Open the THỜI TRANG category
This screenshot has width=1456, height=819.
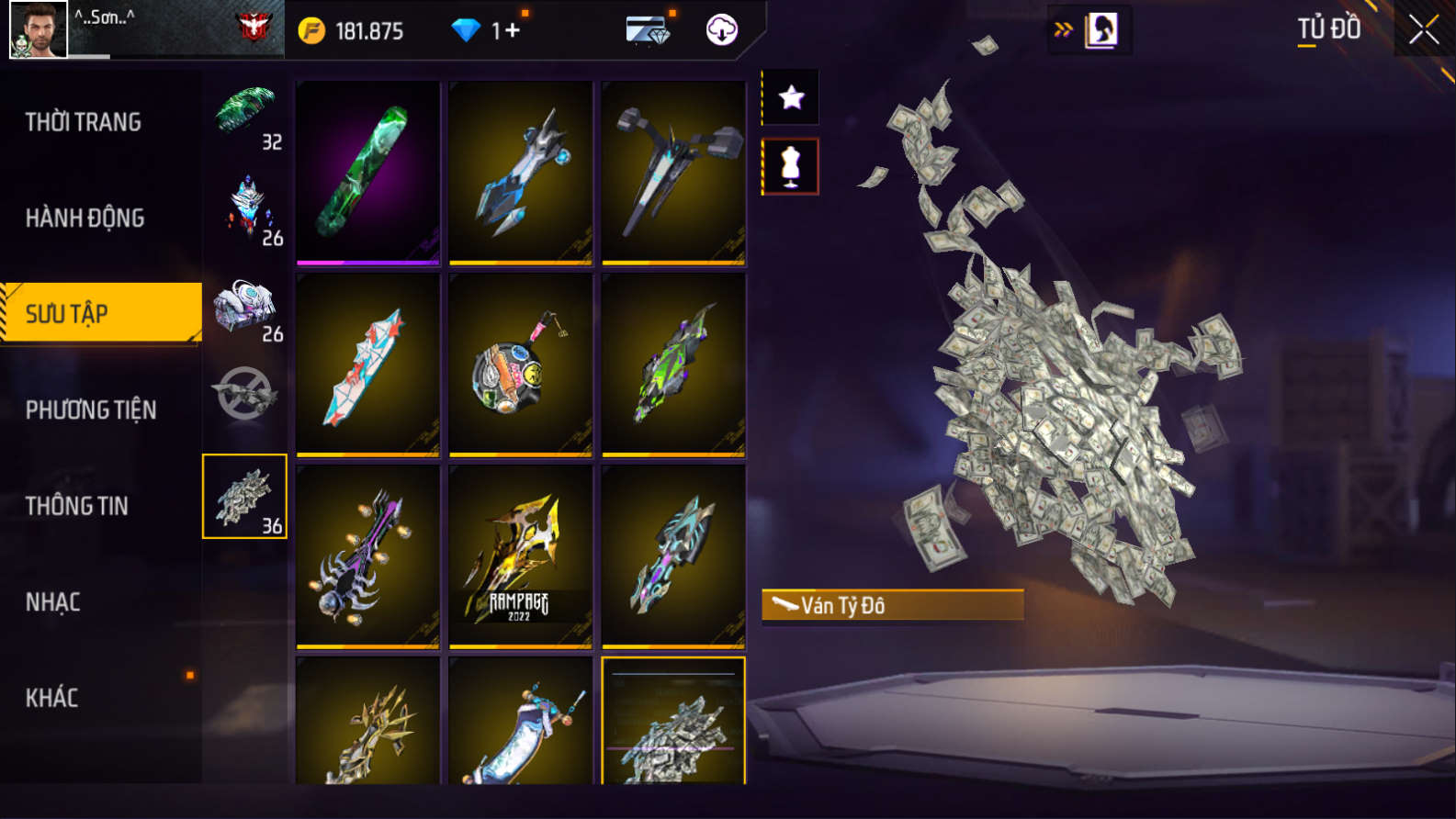[84, 122]
